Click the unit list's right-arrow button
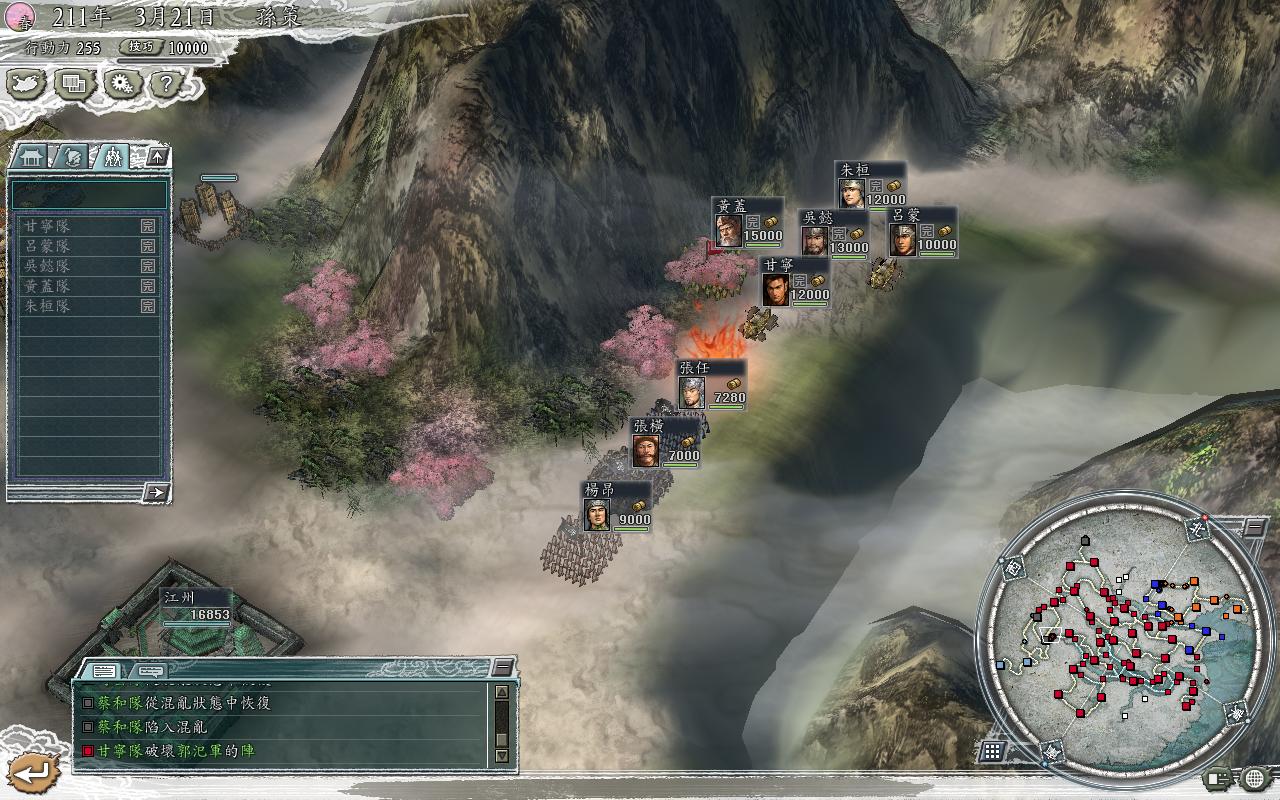 (156, 491)
